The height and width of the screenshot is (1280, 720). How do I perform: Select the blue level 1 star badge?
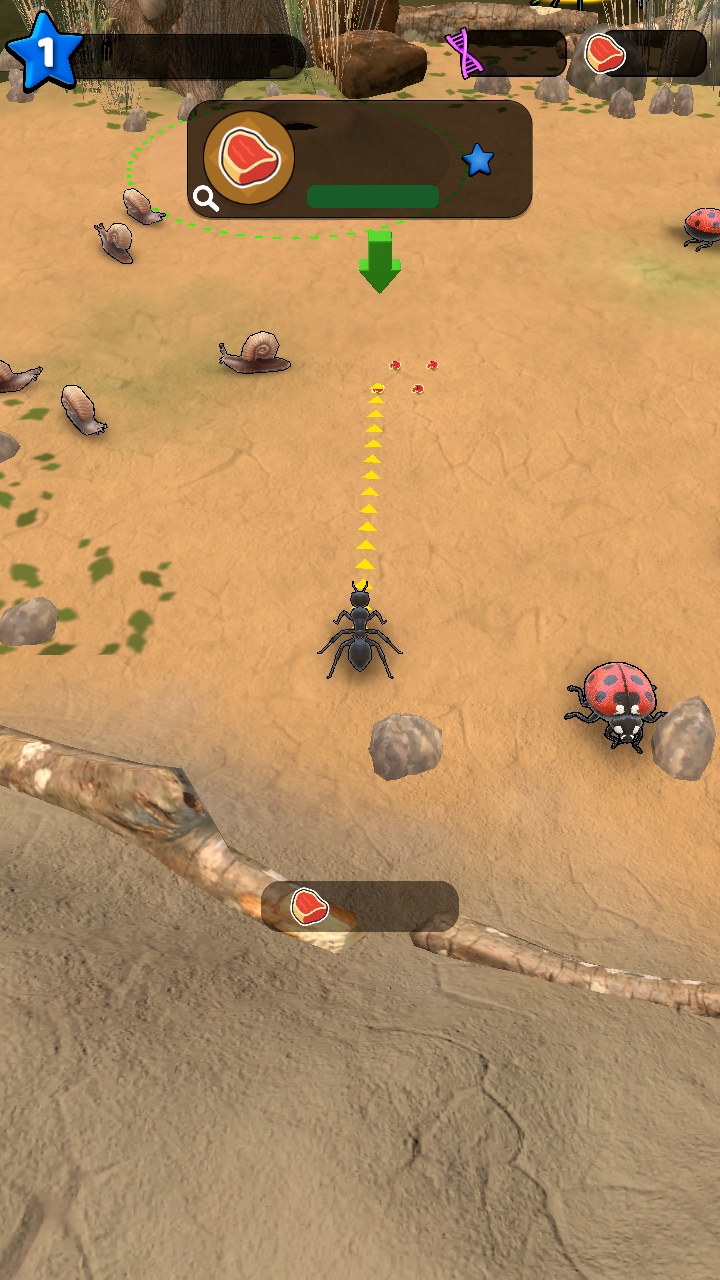tap(44, 52)
